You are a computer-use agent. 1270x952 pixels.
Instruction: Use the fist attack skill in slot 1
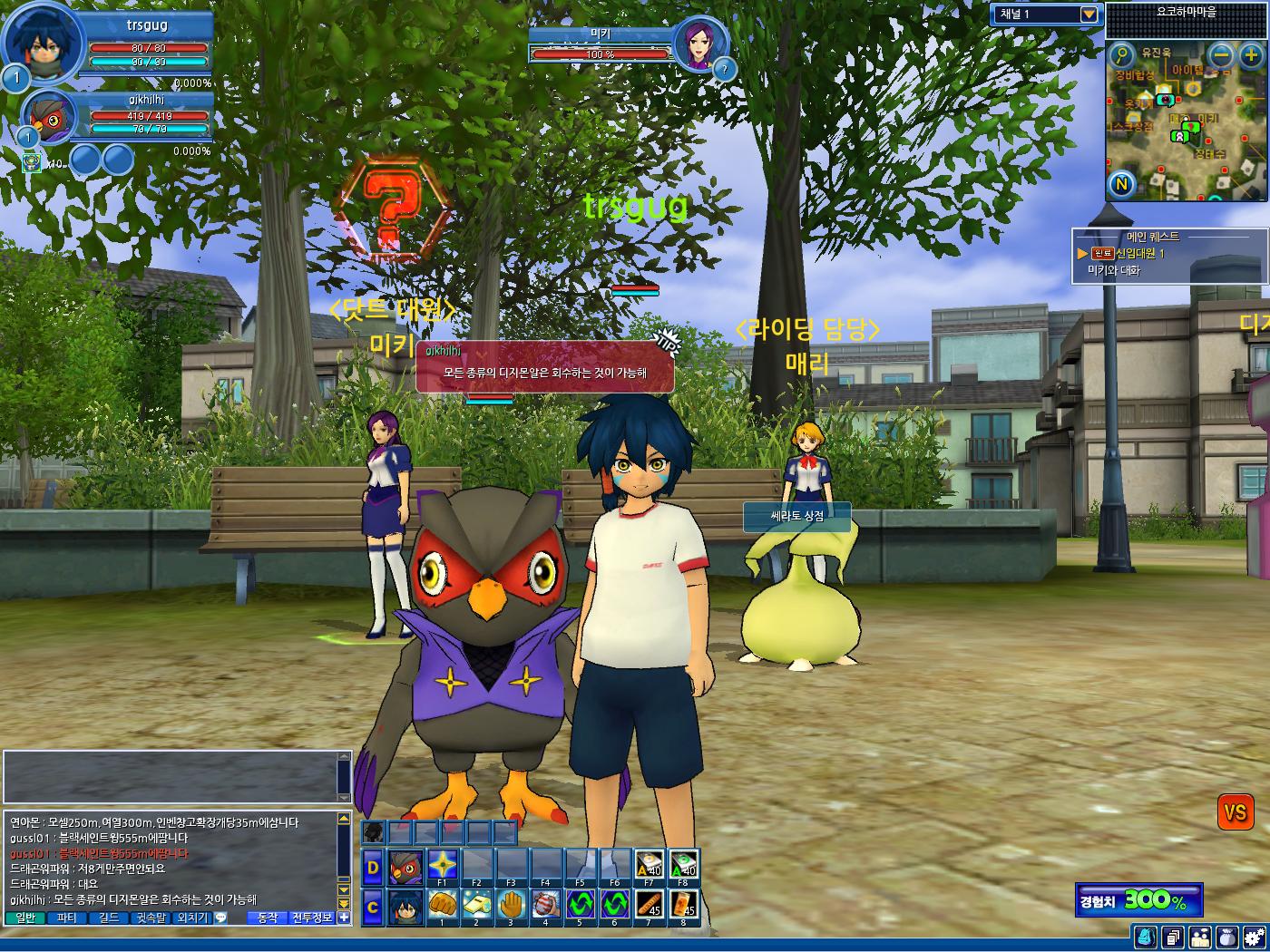tap(442, 905)
